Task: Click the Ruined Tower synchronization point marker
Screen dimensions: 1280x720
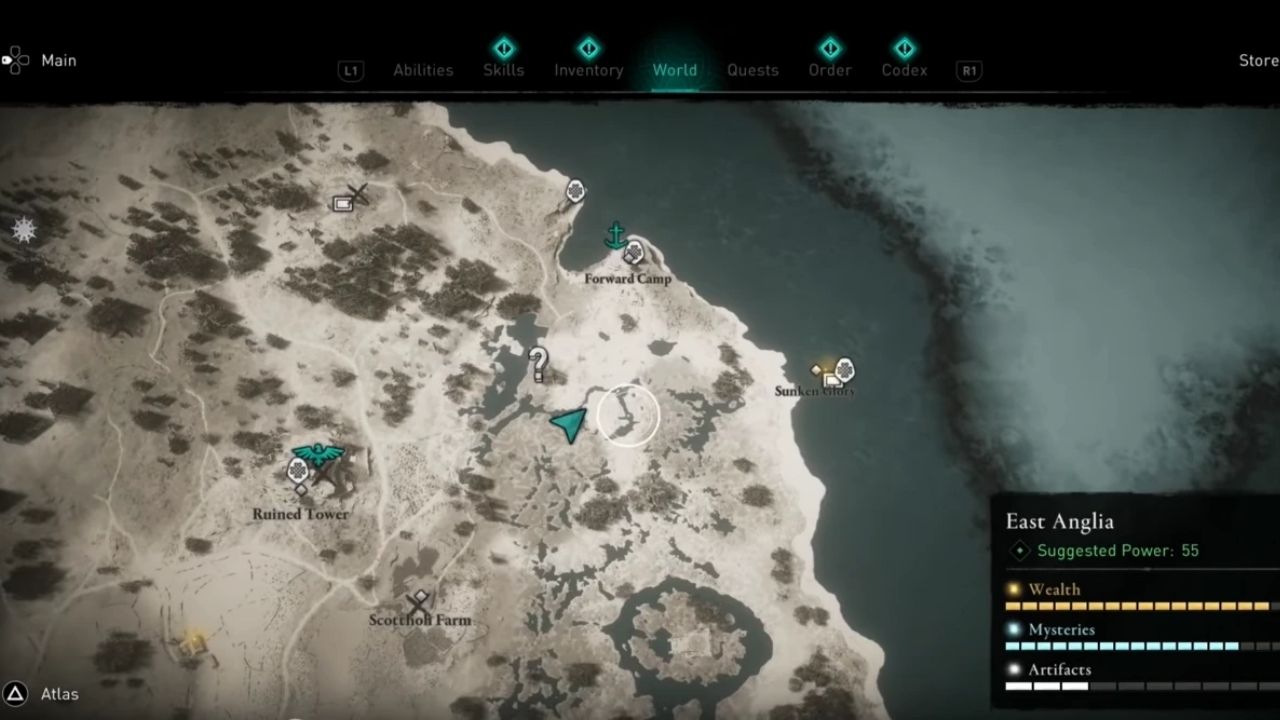Action: [318, 456]
